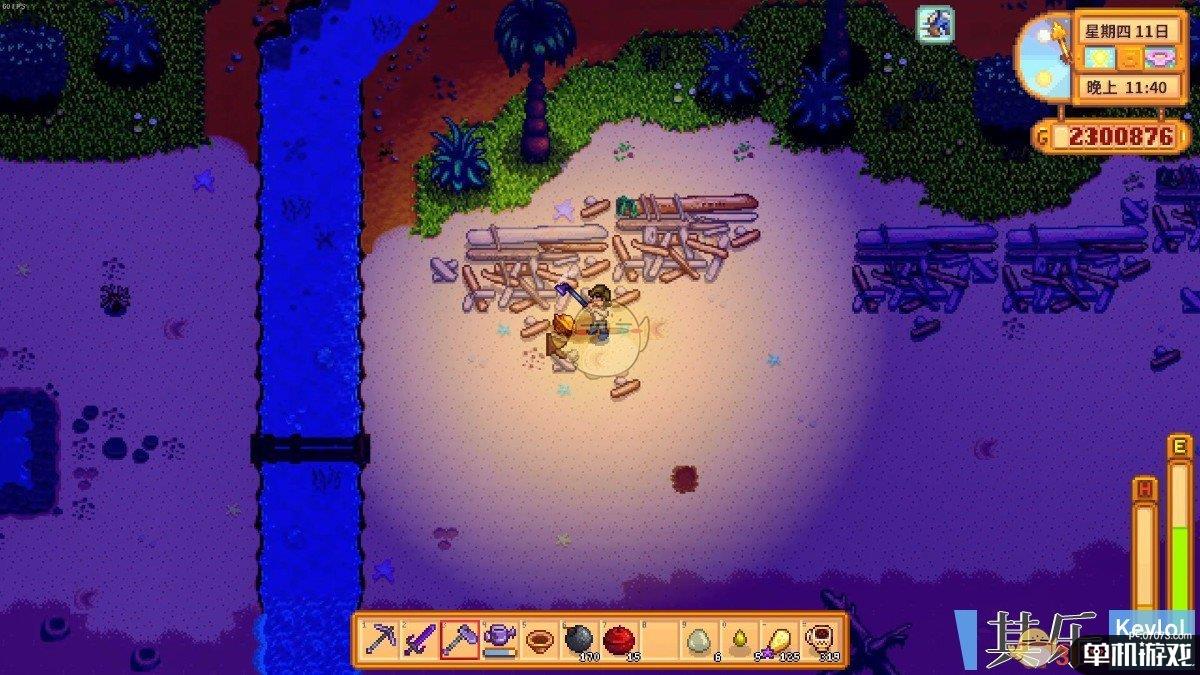The width and height of the screenshot is (1200, 675).
Task: Choose the purple watering can
Action: coord(499,639)
